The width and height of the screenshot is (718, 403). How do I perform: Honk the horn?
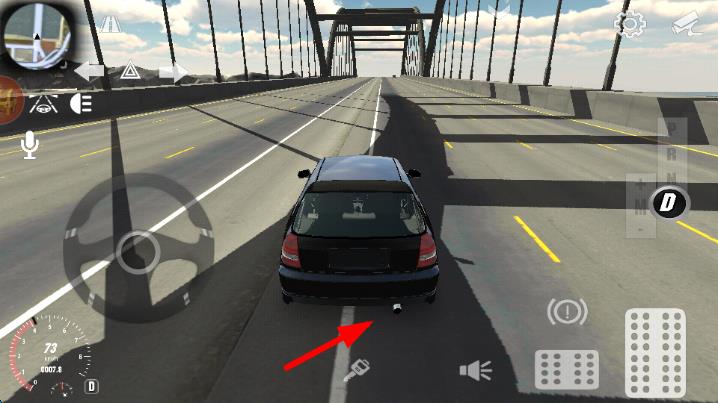475,371
